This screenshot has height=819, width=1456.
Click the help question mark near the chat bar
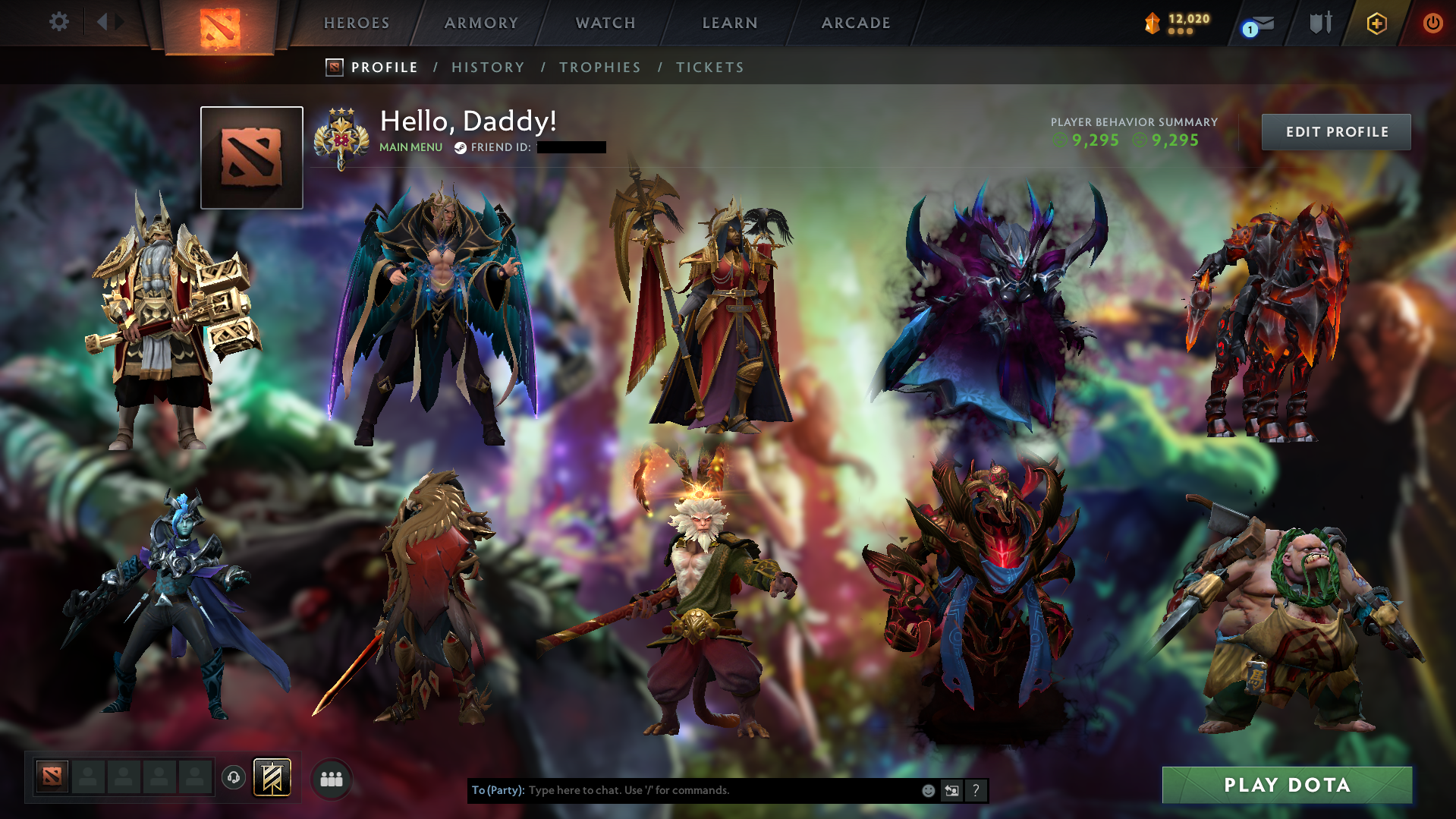pos(976,790)
